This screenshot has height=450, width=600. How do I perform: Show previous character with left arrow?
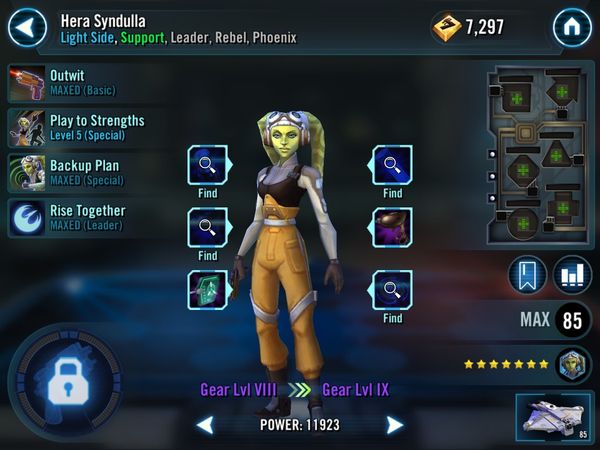pyautogui.click(x=204, y=425)
